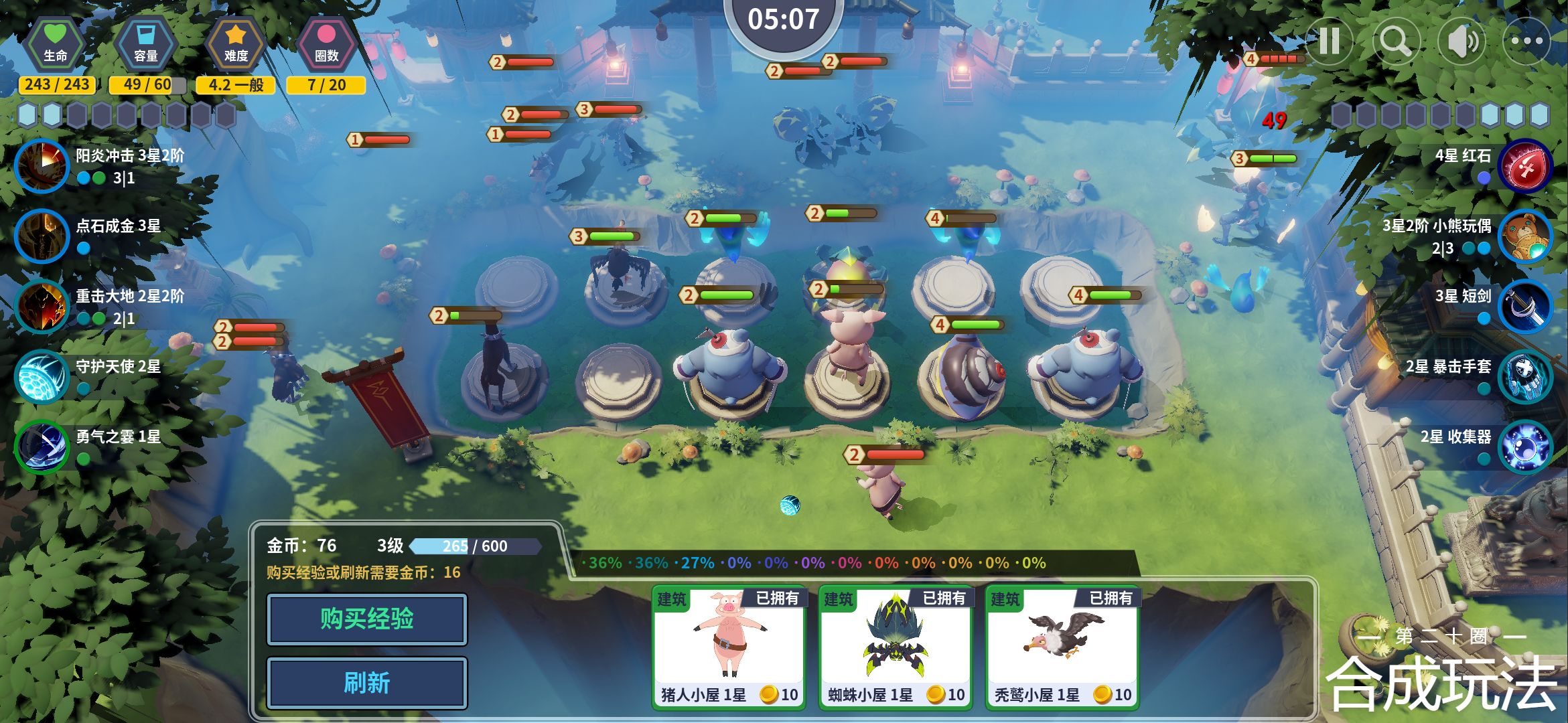The height and width of the screenshot is (723, 1568).
Task: Click the 2星 收集器 item icon
Action: click(x=1525, y=447)
